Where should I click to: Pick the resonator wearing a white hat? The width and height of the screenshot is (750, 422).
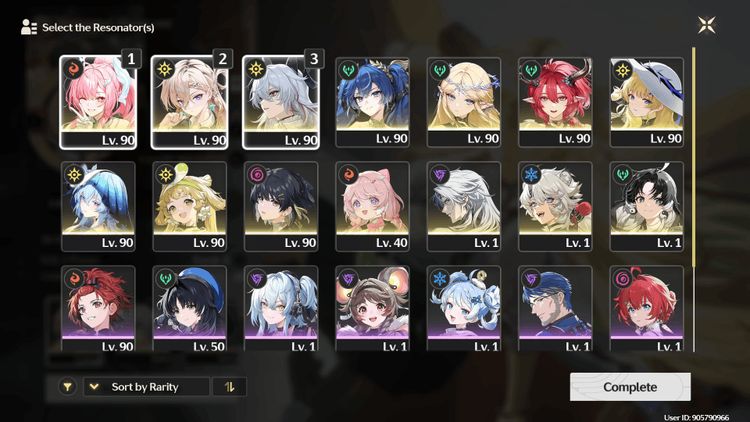[x=648, y=101]
